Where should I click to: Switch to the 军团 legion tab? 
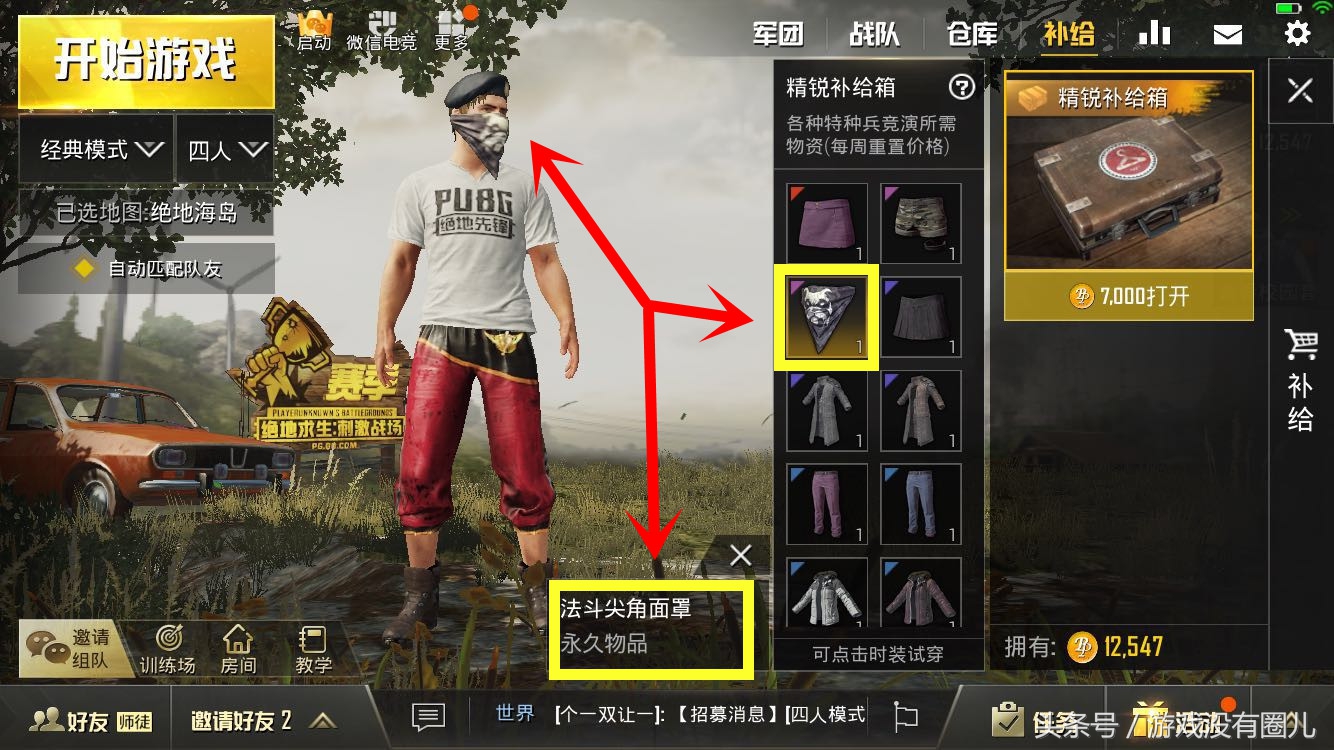[779, 33]
